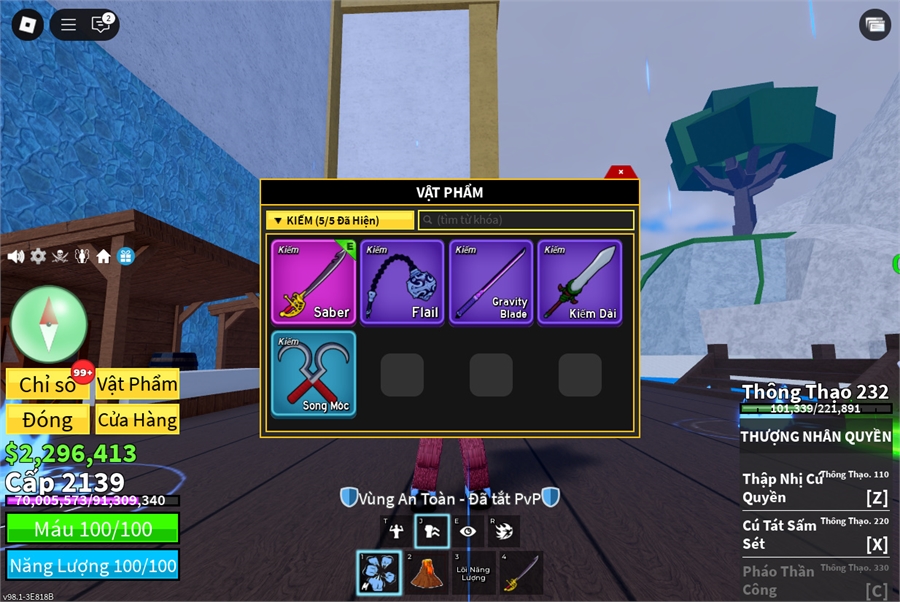Image resolution: width=900 pixels, height=602 pixels.
Task: Toggle the sound speaker icon
Action: pyautogui.click(x=16, y=257)
